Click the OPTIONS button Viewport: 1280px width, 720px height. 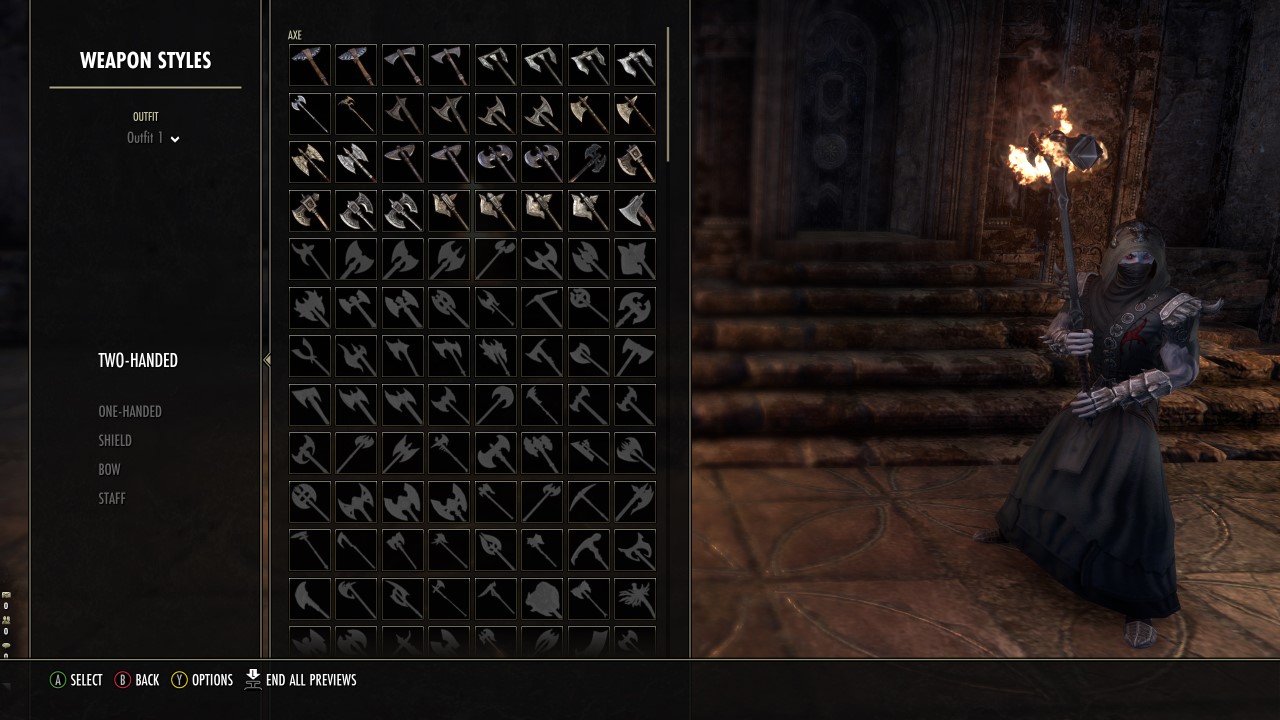point(203,680)
